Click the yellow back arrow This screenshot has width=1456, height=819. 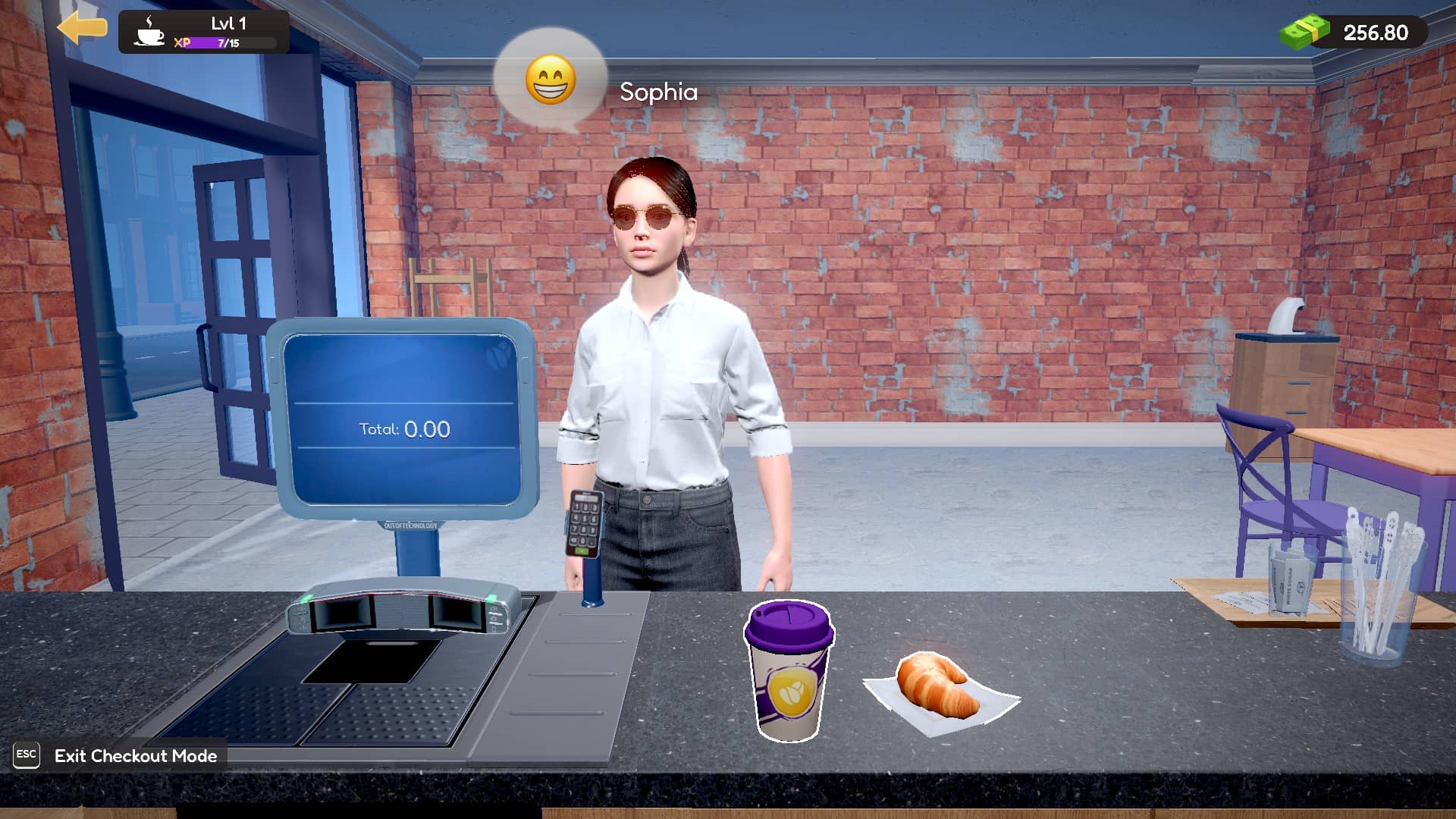[82, 28]
